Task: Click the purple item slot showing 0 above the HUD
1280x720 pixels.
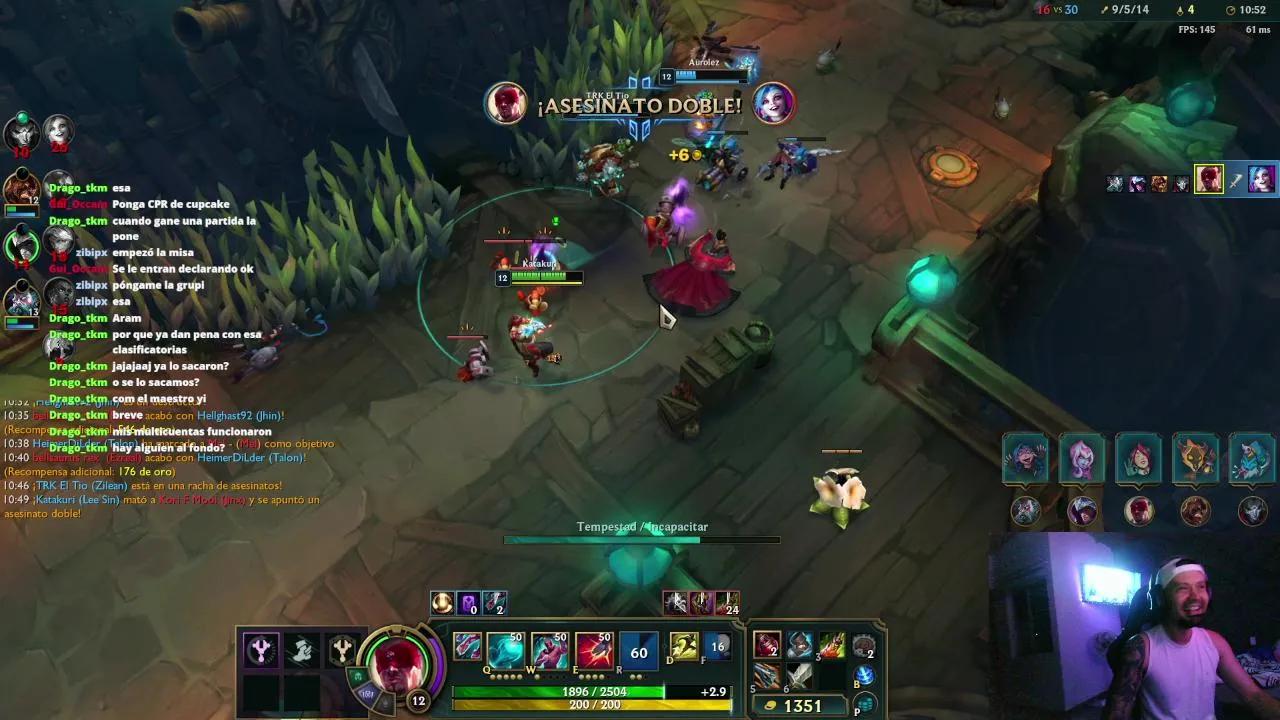Action: click(468, 602)
